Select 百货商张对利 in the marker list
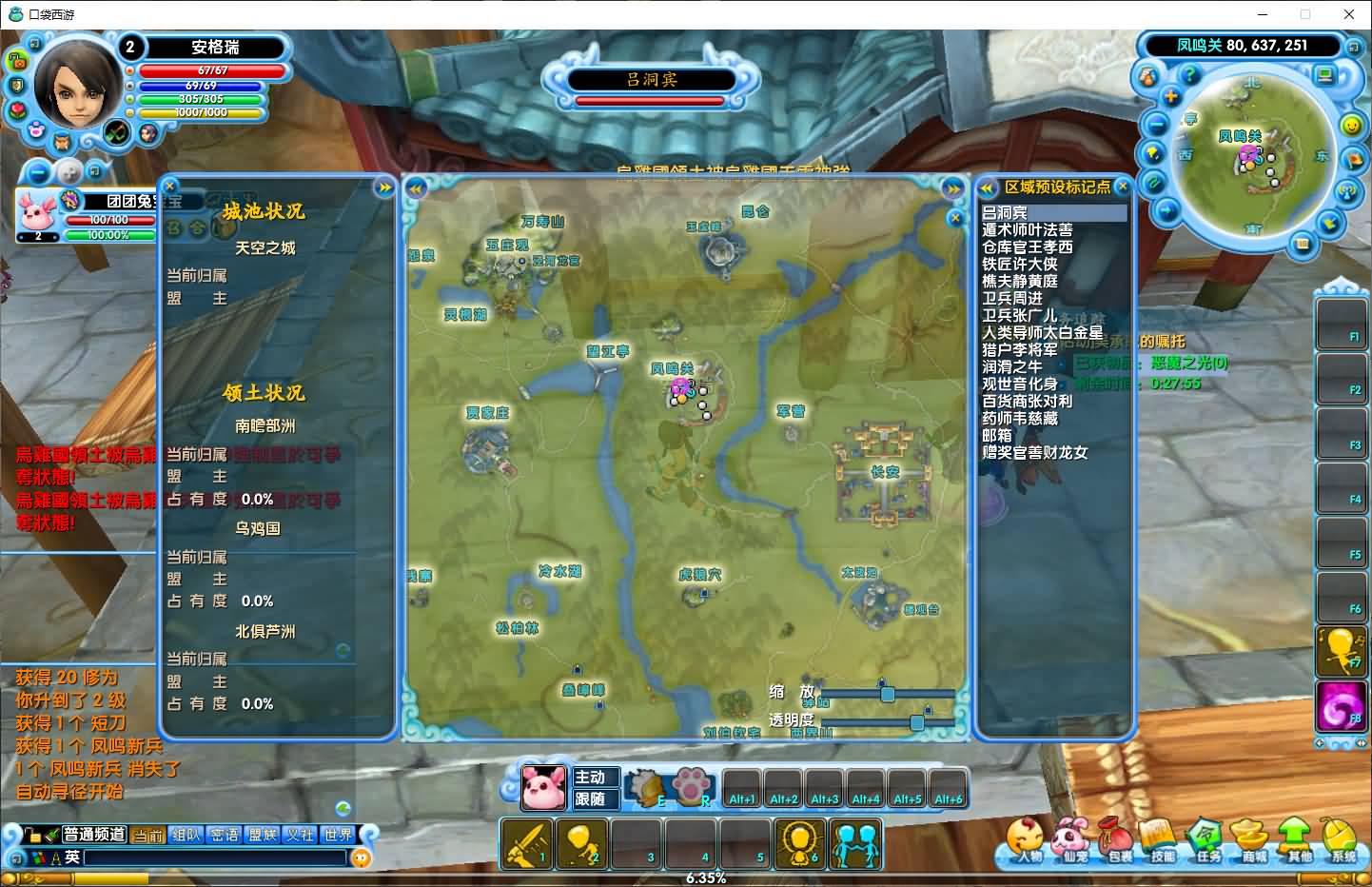The height and width of the screenshot is (887, 1372). click(1027, 402)
